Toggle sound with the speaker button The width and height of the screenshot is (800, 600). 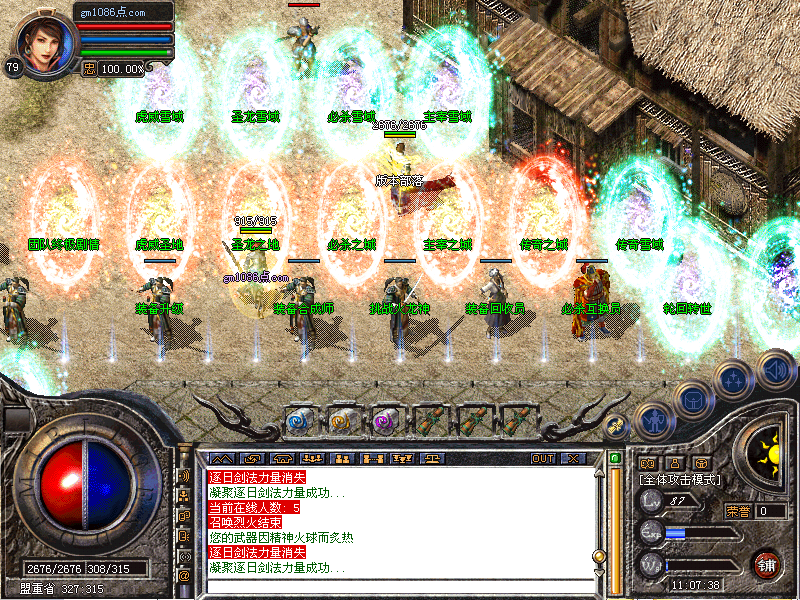(x=774, y=367)
